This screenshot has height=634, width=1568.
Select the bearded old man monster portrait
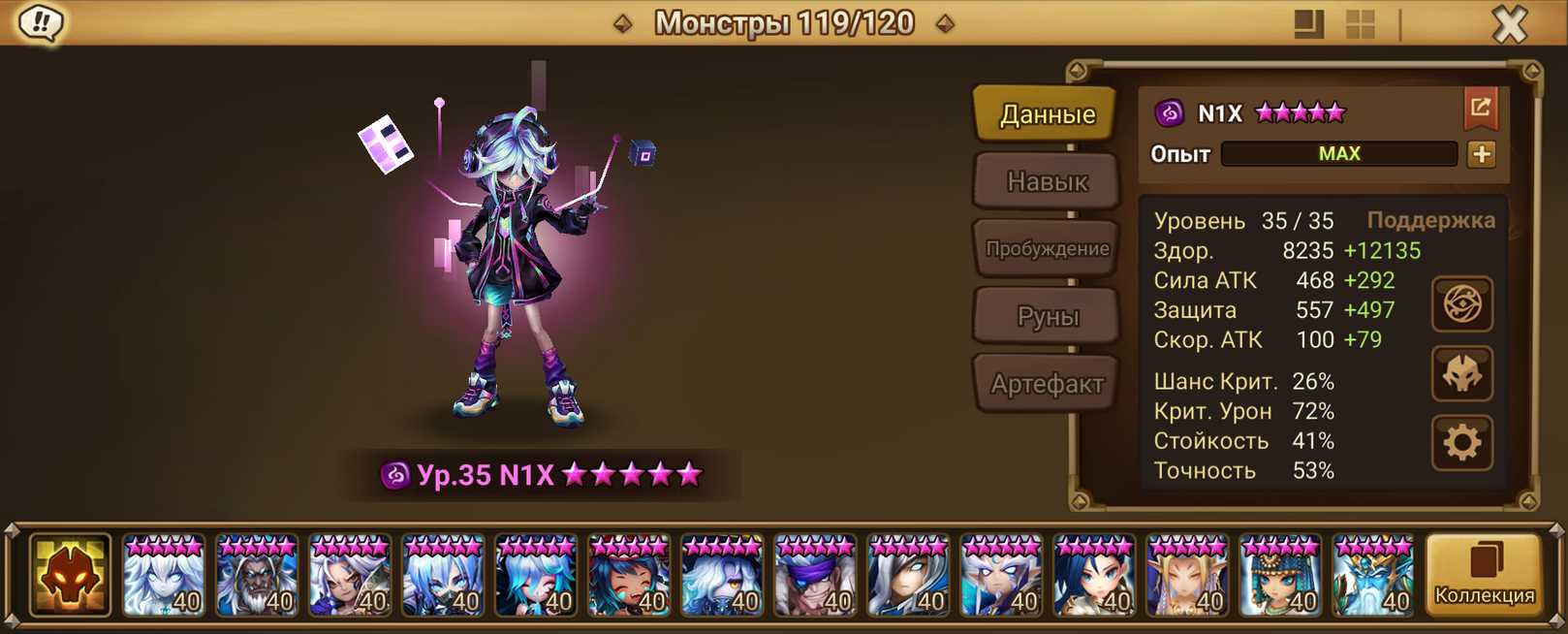click(x=256, y=576)
